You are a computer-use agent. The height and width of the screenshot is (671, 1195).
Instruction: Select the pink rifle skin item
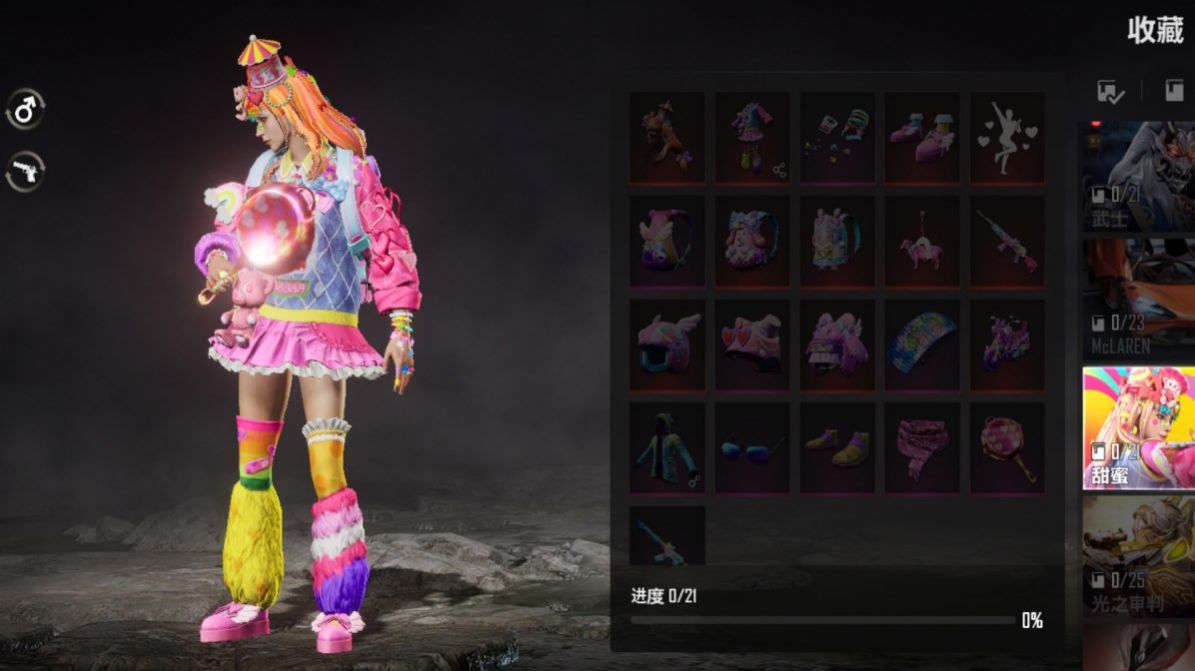point(1007,241)
